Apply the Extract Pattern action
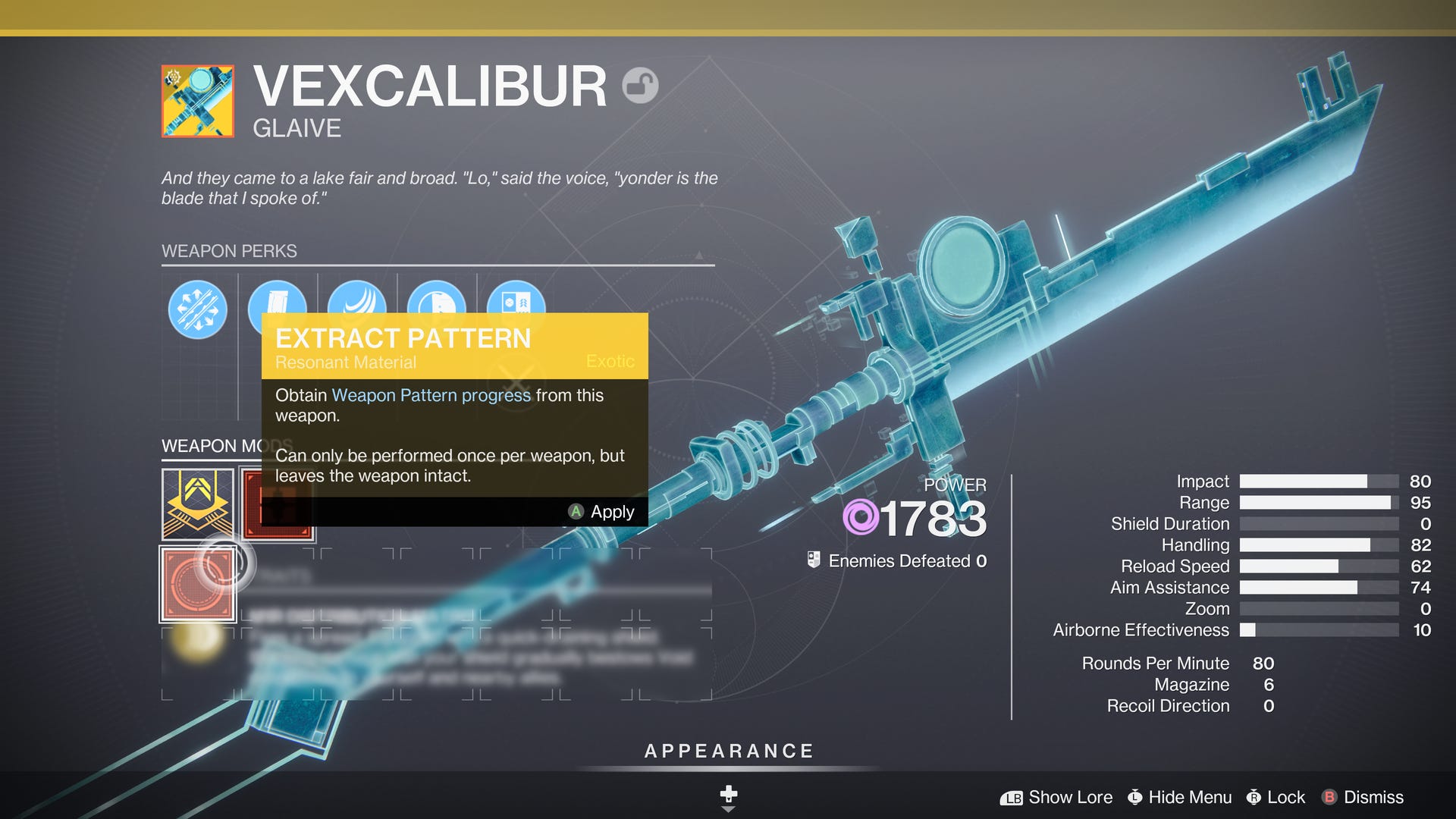 tap(604, 512)
